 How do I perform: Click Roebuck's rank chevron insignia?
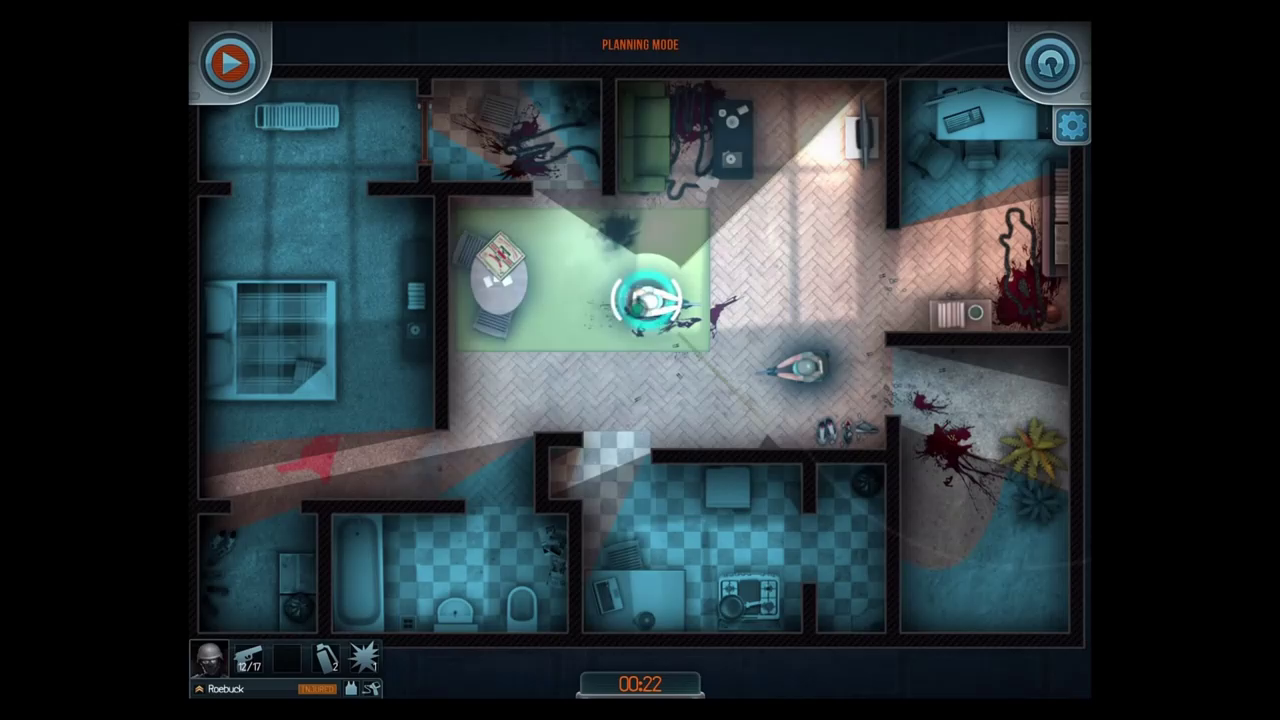(200, 688)
